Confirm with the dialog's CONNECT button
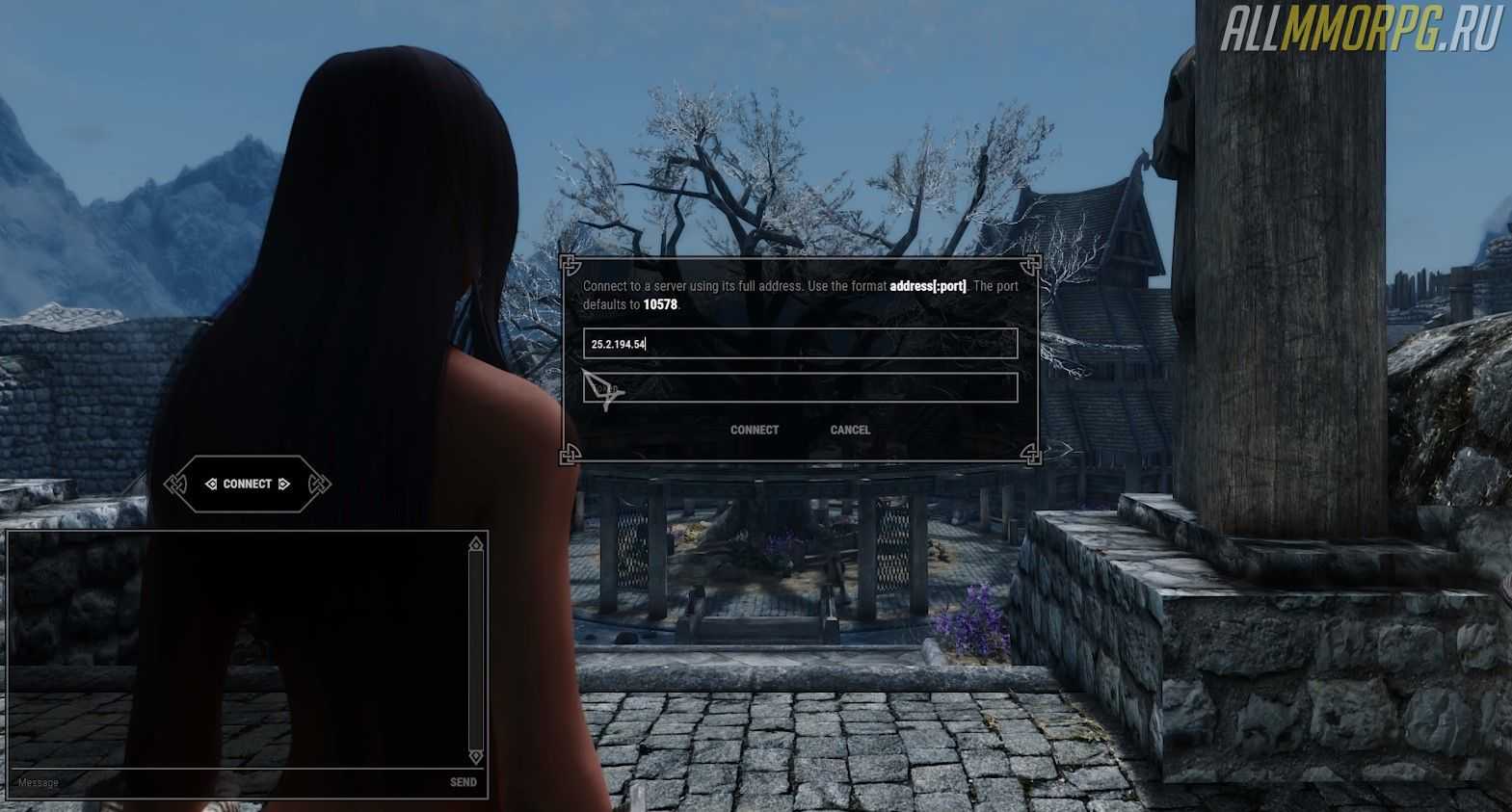1512x812 pixels. [754, 430]
